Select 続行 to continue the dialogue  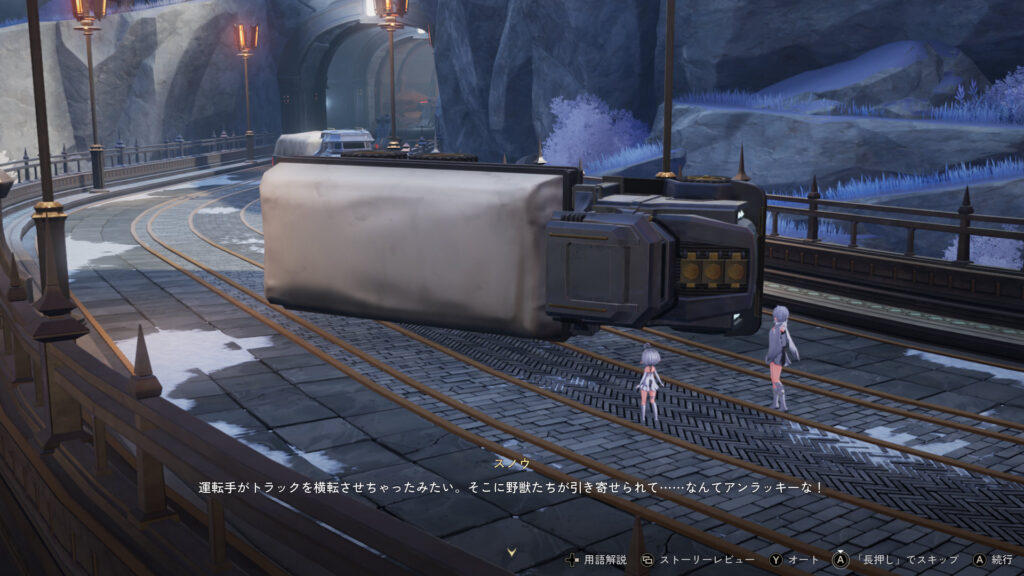click(x=991, y=560)
